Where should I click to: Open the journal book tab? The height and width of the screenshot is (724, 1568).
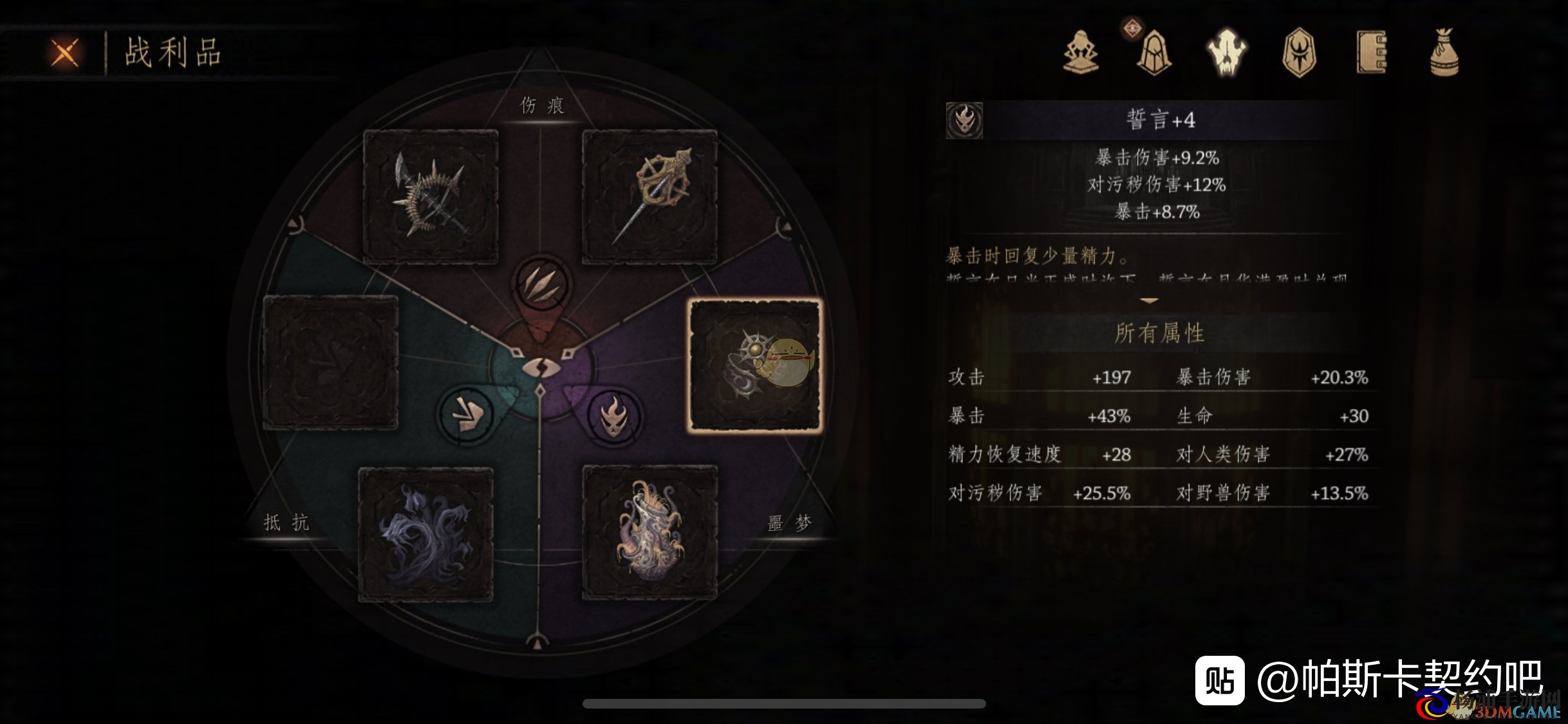point(1372,53)
